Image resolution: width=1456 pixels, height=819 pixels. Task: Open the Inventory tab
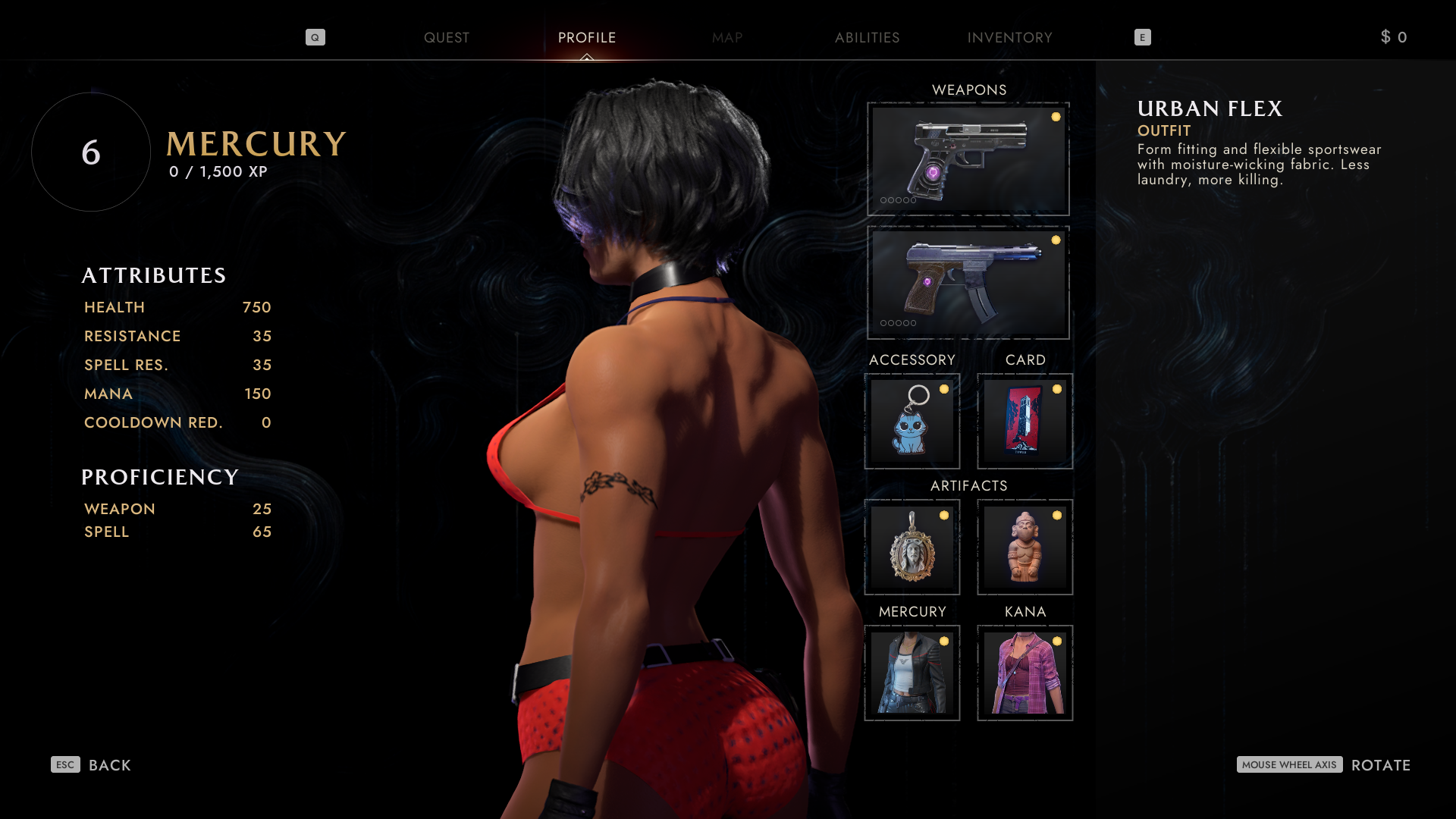1009,38
